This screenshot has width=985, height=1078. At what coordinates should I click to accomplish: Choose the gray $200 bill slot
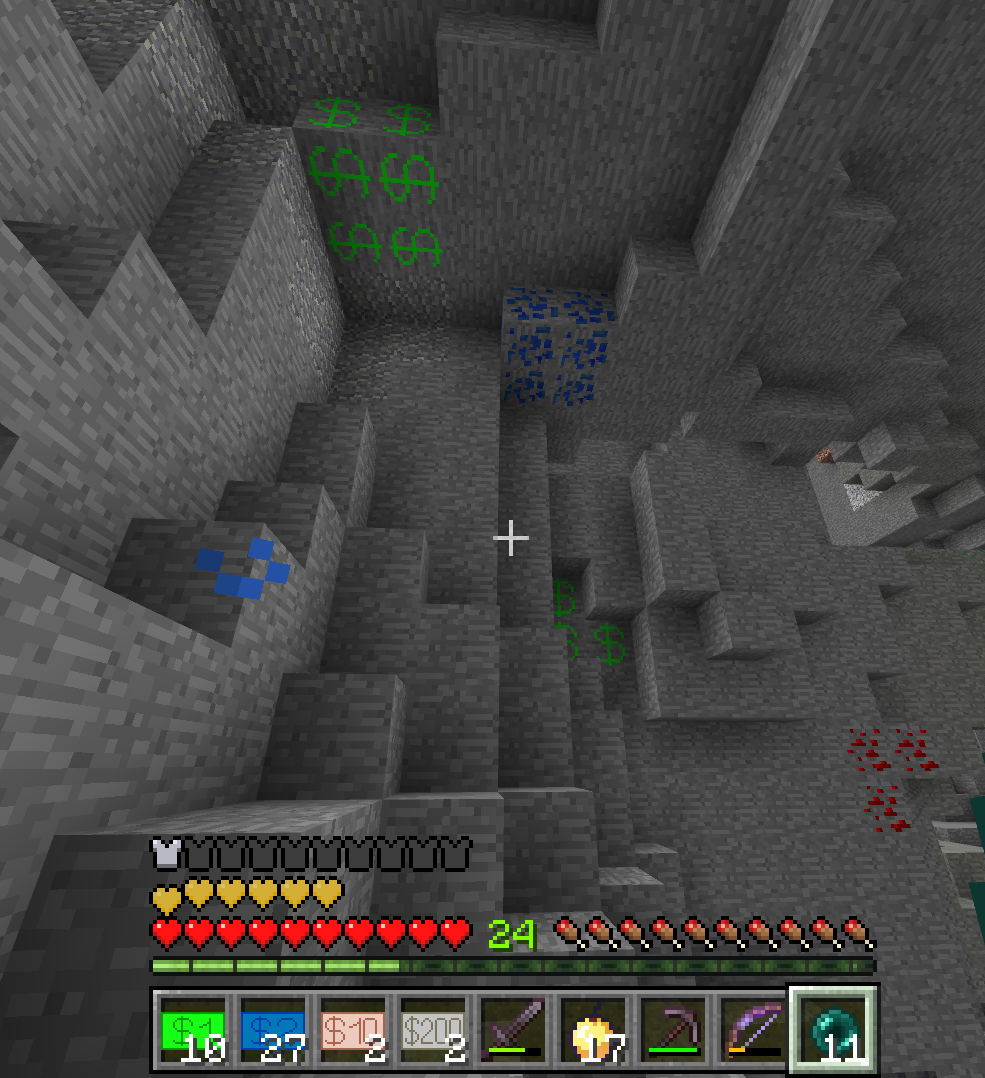433,1030
